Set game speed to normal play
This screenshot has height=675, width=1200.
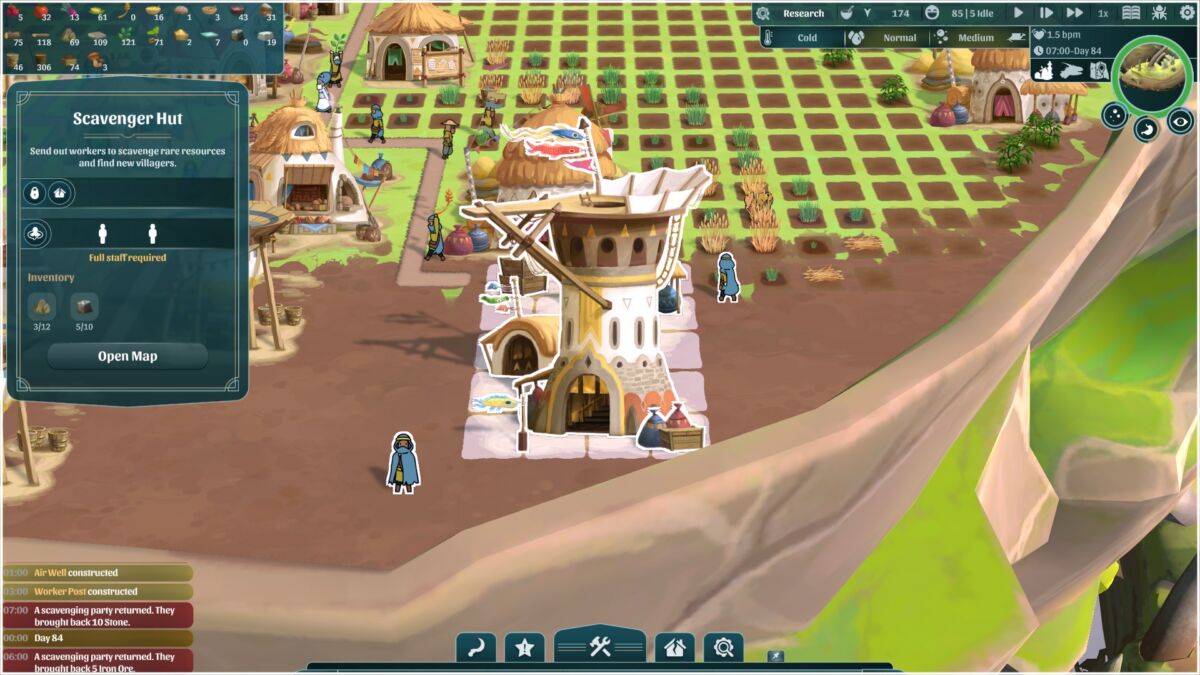coord(1018,13)
